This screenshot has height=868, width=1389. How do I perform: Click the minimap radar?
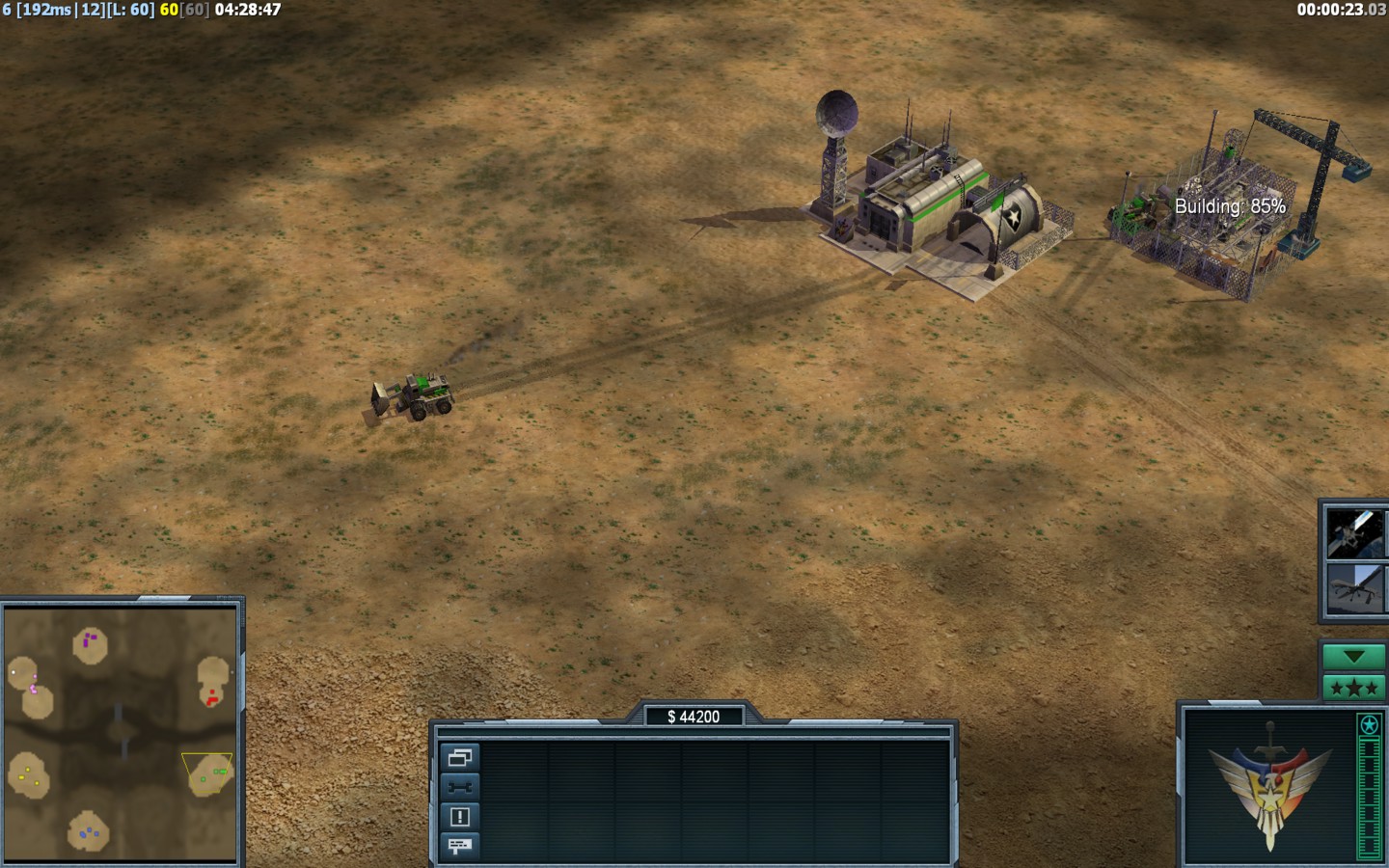pyautogui.click(x=121, y=735)
